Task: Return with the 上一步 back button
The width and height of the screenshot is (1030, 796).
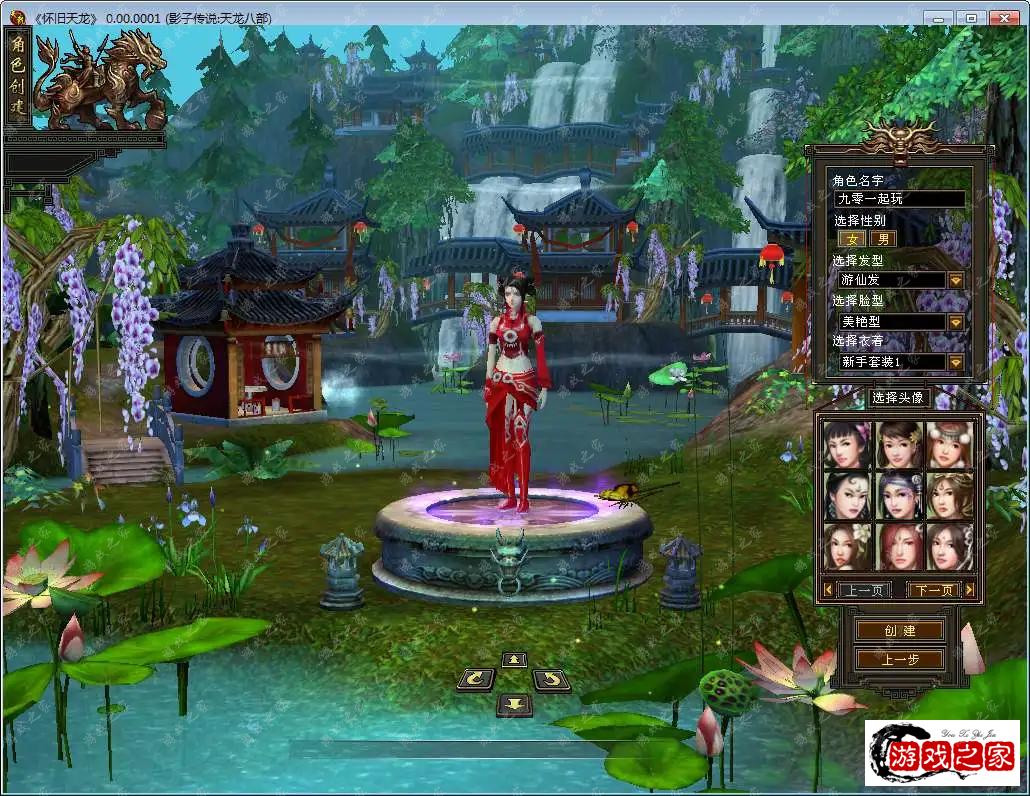Action: tap(900, 659)
